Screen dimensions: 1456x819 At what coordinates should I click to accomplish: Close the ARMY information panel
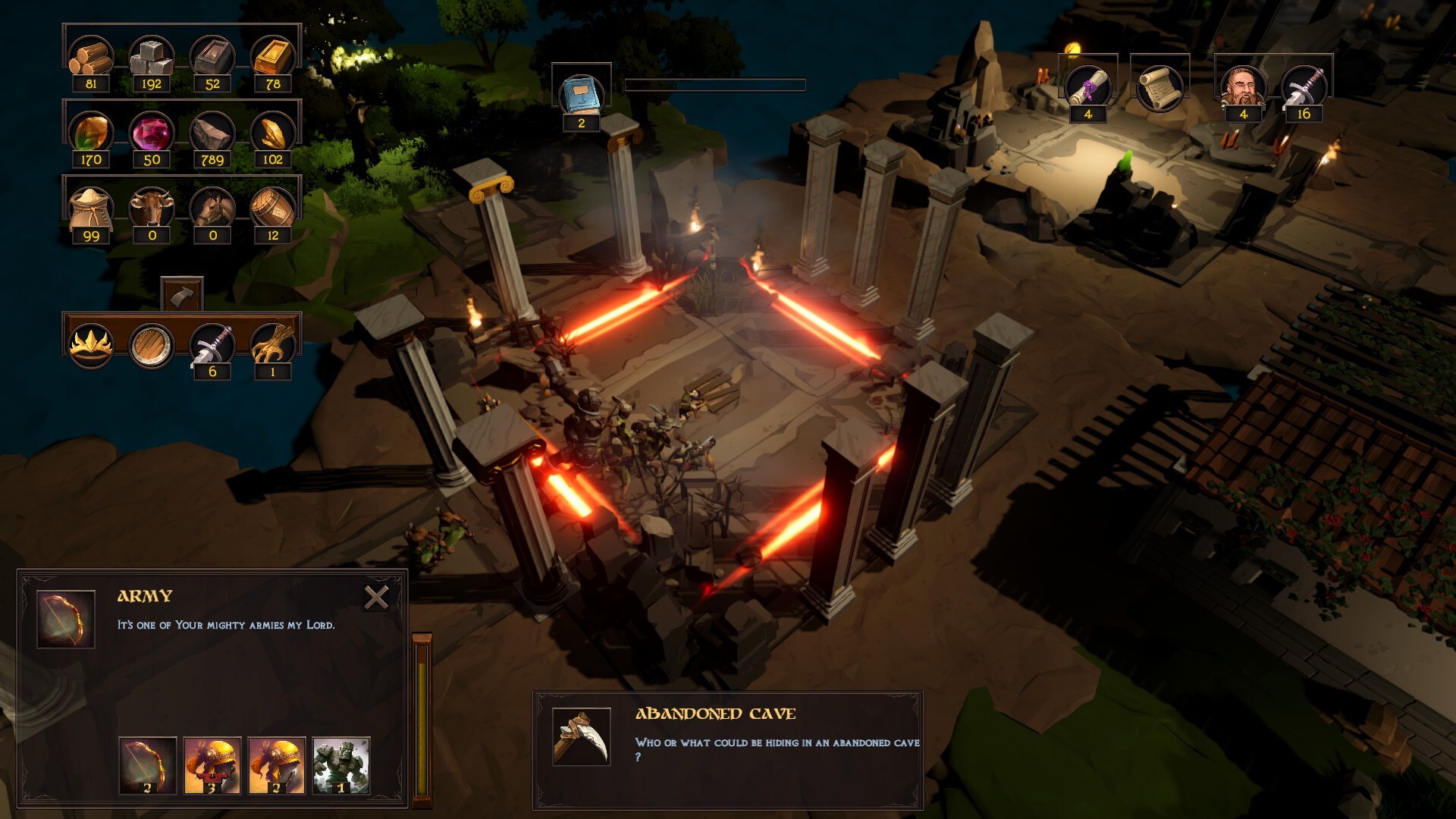pyautogui.click(x=375, y=600)
